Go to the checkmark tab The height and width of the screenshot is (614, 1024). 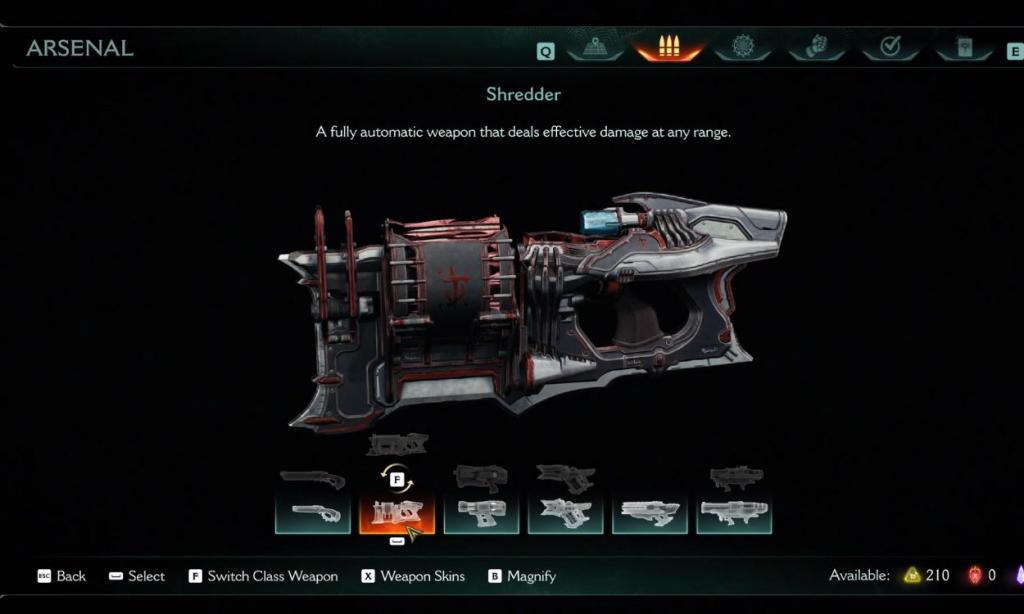pos(890,47)
